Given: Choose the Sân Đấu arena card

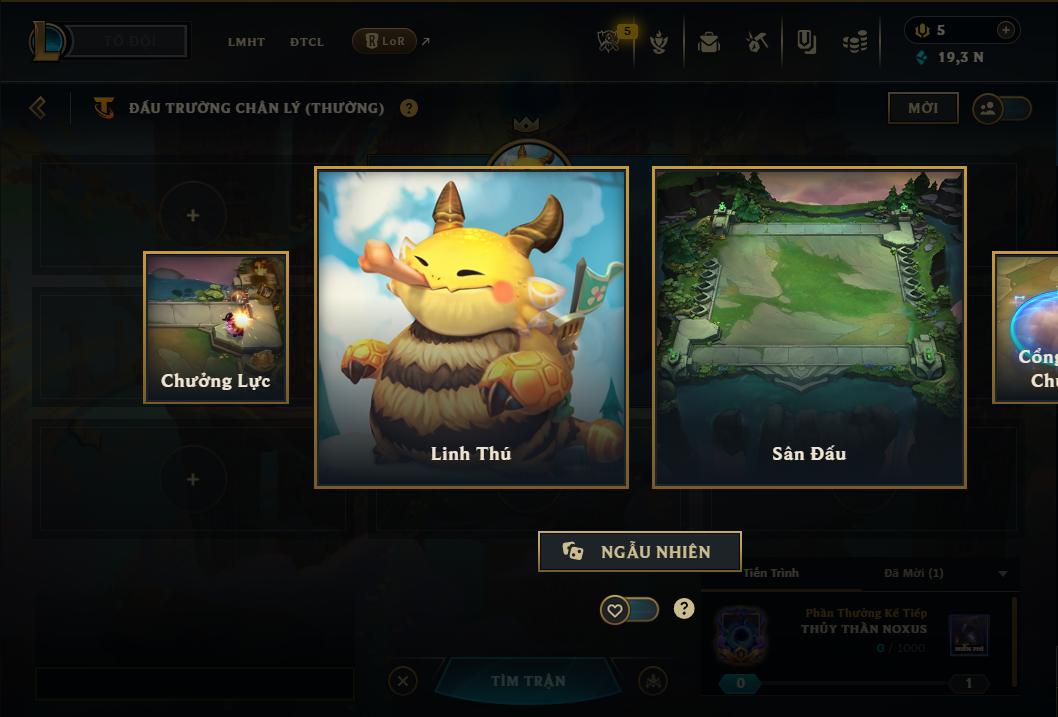Looking at the screenshot, I should click(809, 327).
